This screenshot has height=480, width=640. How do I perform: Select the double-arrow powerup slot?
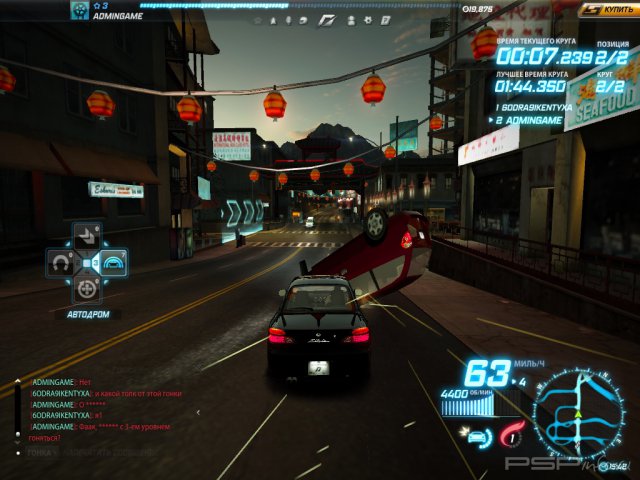(88, 237)
